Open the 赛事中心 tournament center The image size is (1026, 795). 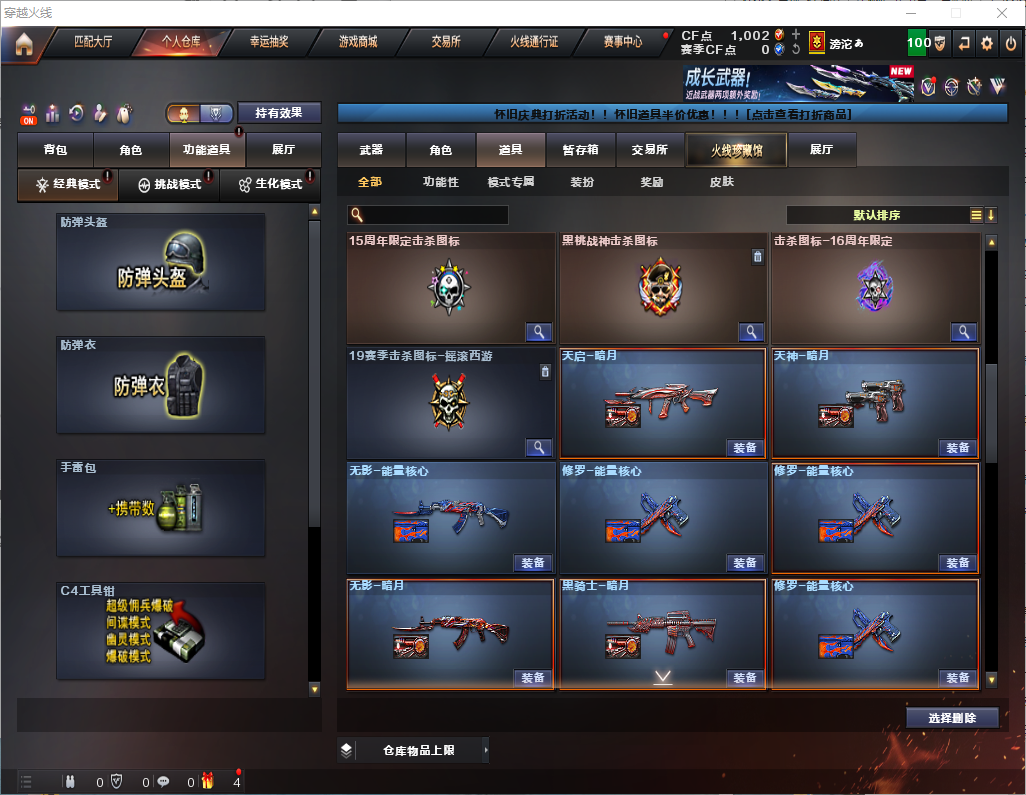coord(622,42)
